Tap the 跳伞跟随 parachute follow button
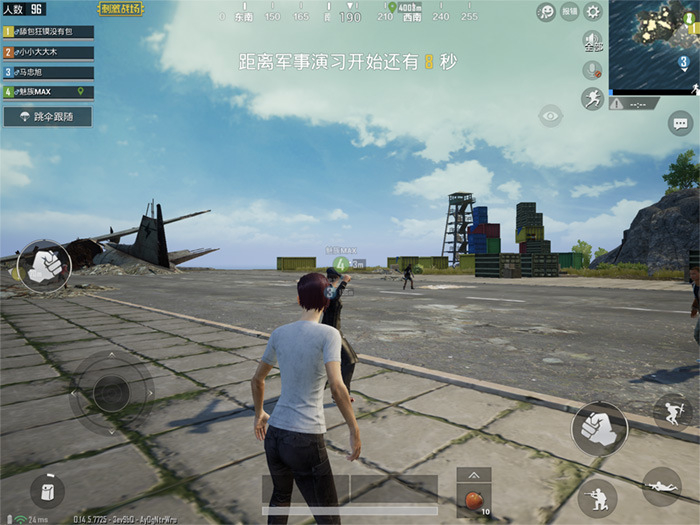Viewport: 700px width, 525px height. tap(48, 117)
